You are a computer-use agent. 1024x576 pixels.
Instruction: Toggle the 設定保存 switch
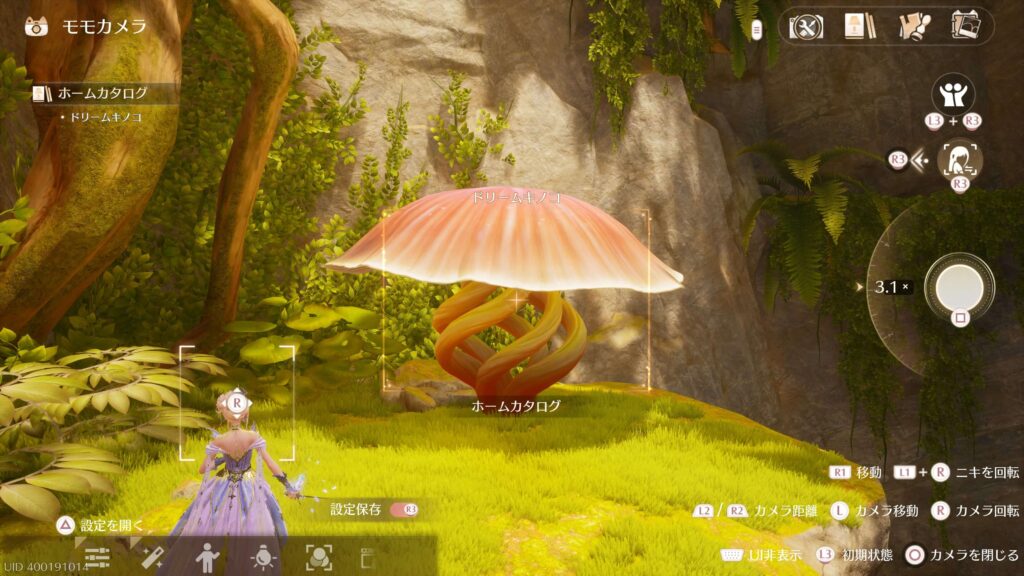405,510
